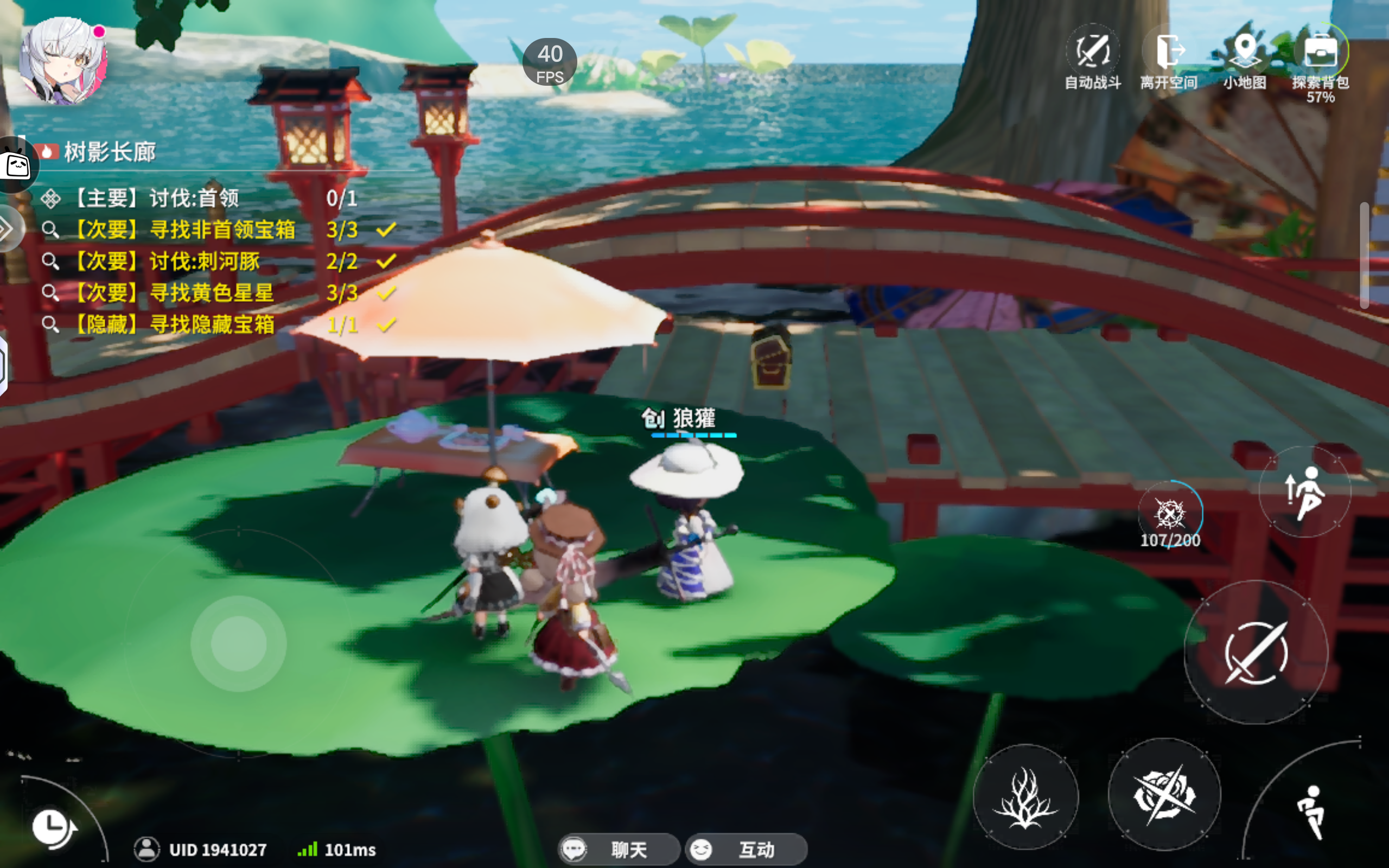1389x868 pixels.
Task: Select the 讨伐:刺河豚 objective row
Action: point(205,262)
